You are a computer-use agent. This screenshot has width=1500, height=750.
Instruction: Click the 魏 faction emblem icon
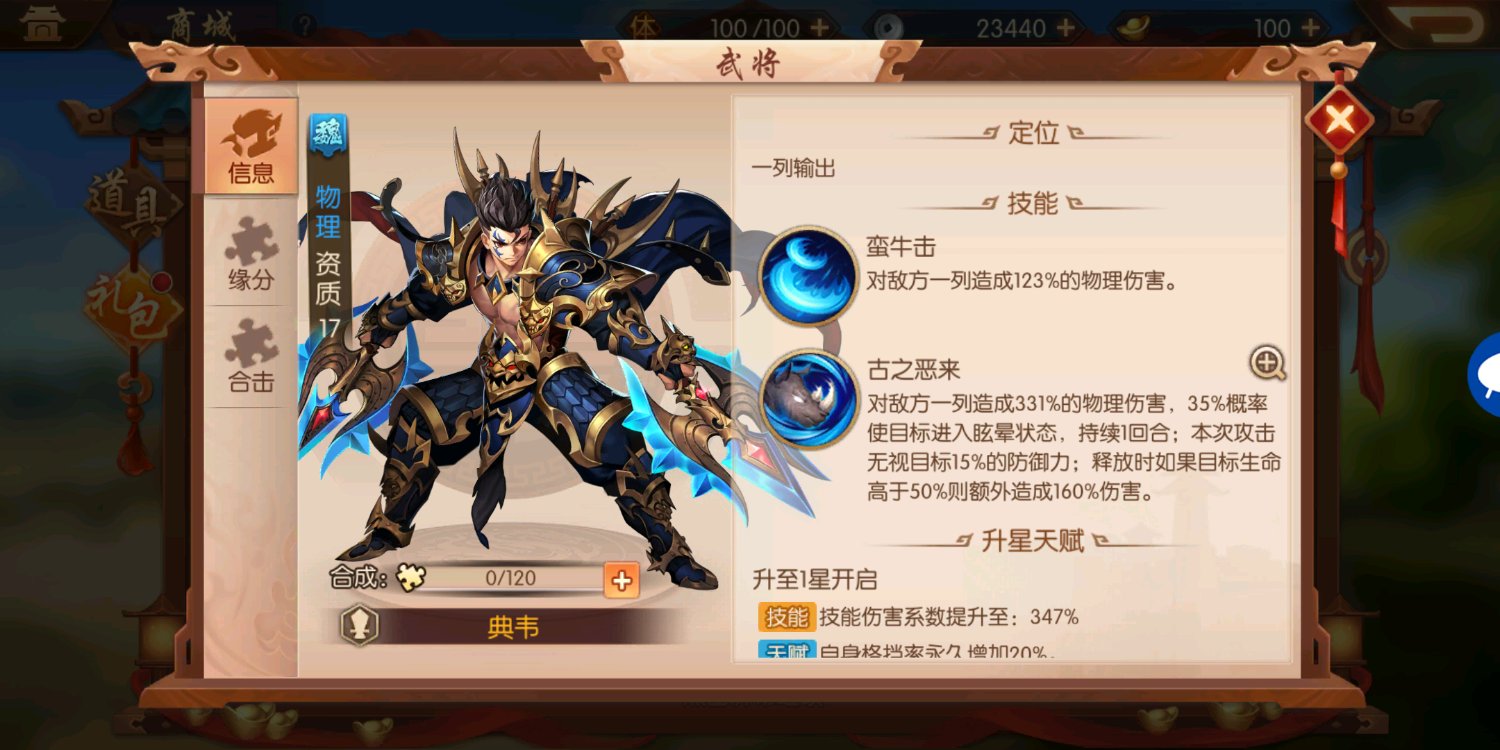coord(330,131)
